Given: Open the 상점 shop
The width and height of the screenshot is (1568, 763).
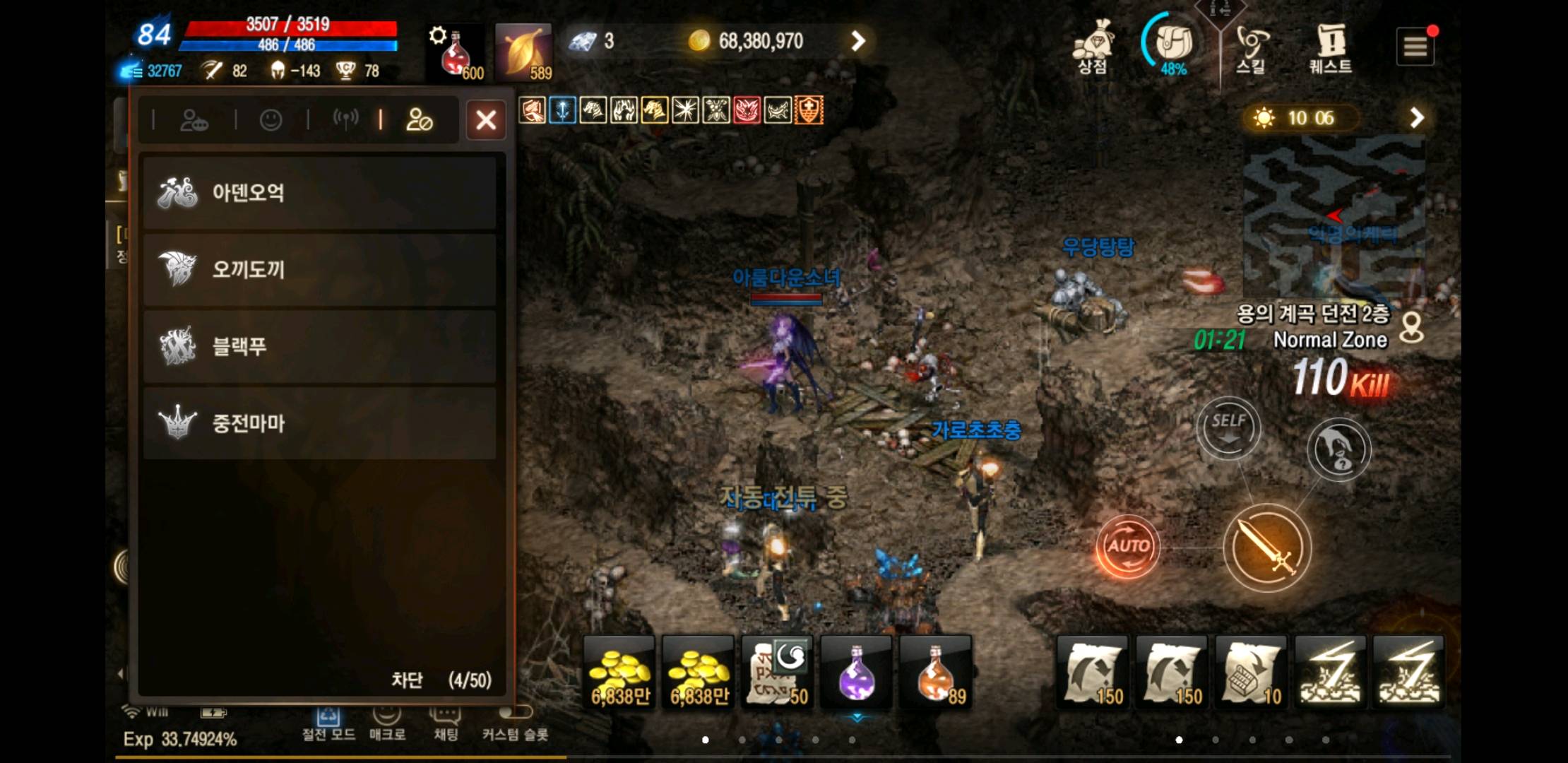Looking at the screenshot, I should click(x=1092, y=47).
